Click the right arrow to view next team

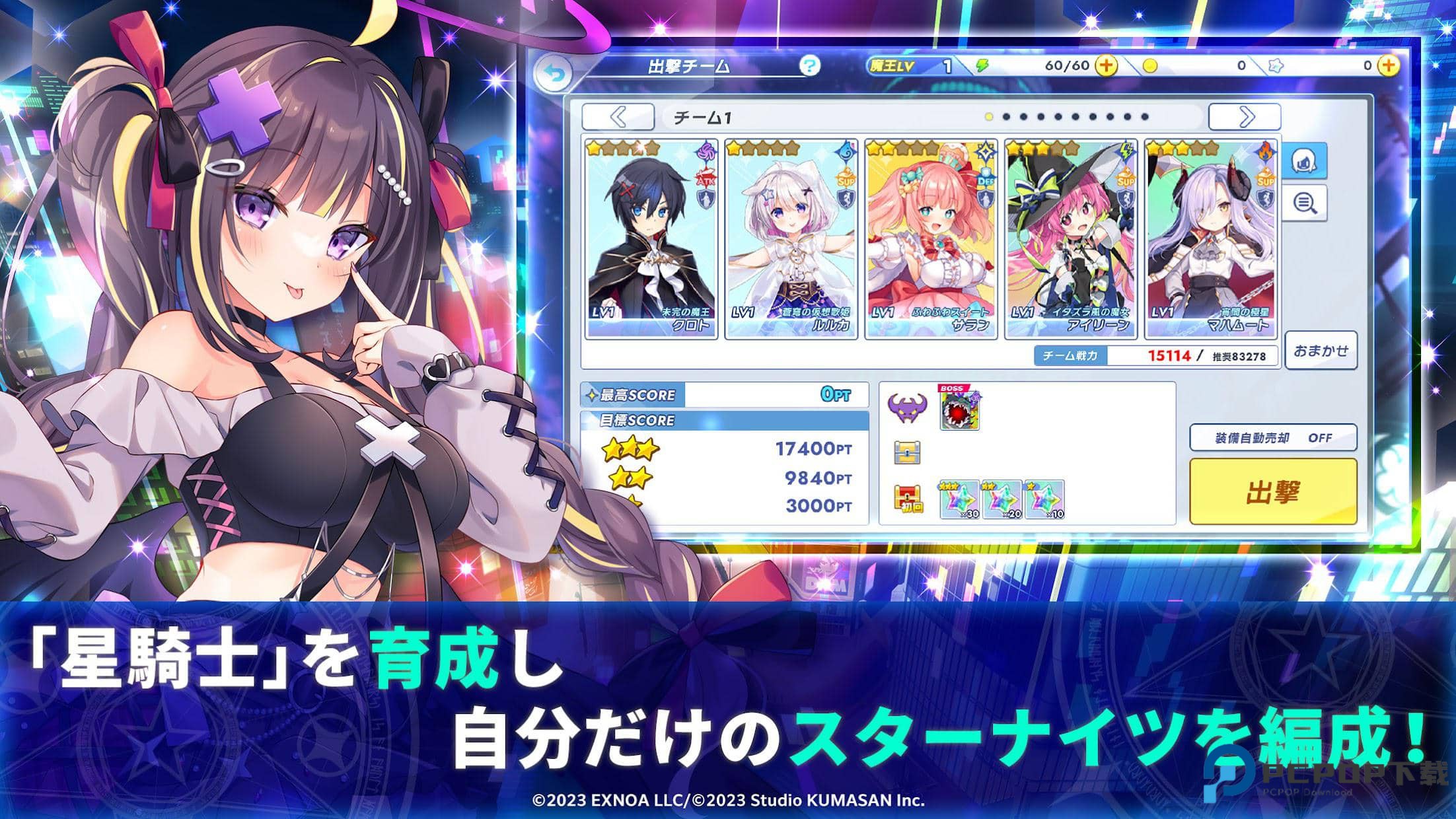coord(1246,117)
